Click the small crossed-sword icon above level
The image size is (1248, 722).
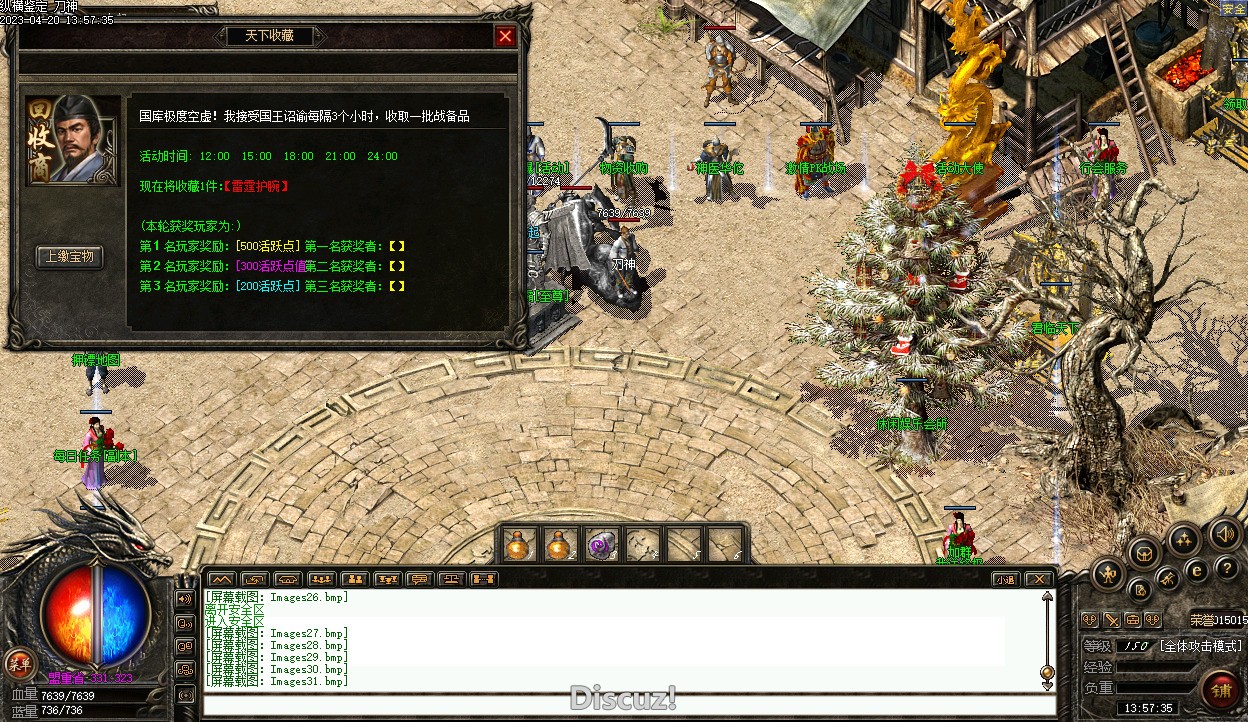point(1111,620)
